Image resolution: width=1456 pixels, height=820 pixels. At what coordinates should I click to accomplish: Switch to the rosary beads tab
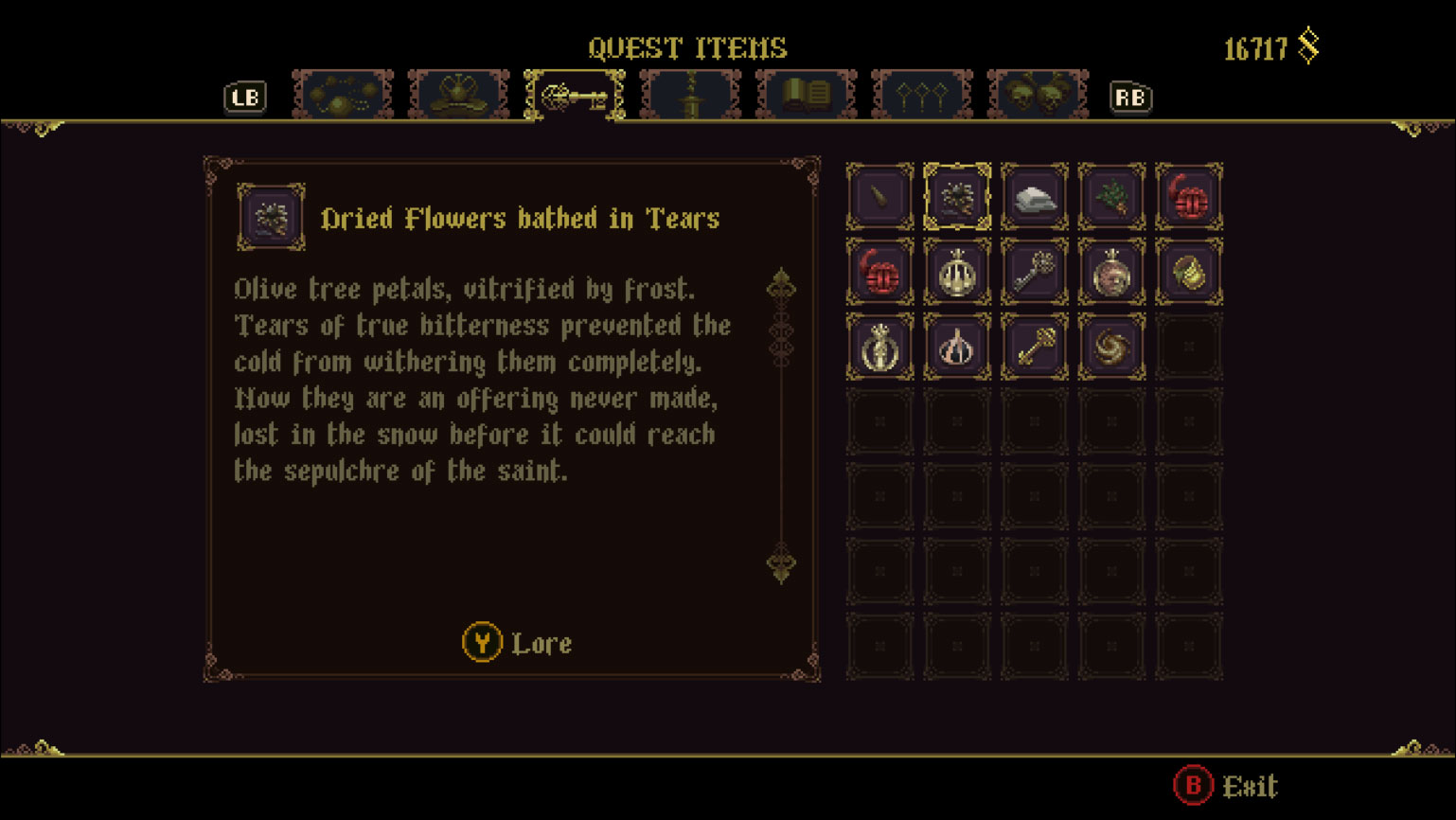[x=343, y=96]
